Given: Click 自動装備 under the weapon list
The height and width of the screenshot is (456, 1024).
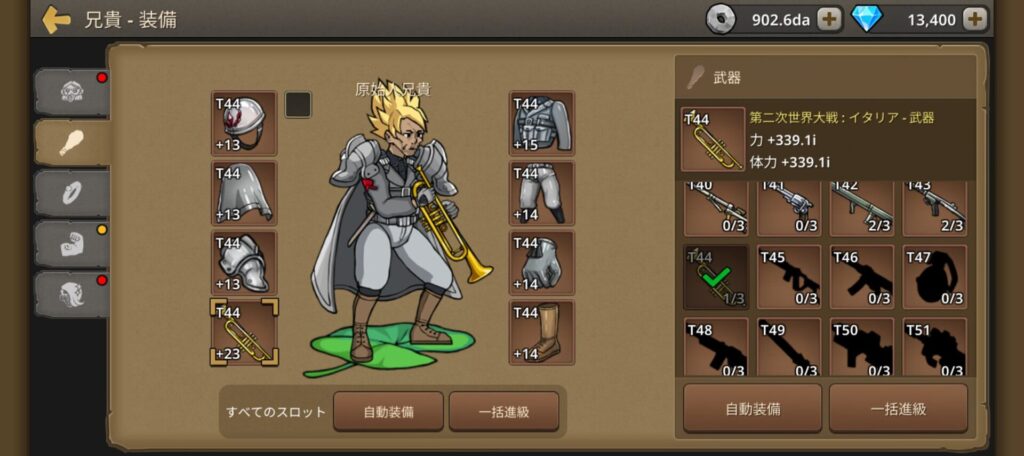Looking at the screenshot, I should tap(752, 408).
